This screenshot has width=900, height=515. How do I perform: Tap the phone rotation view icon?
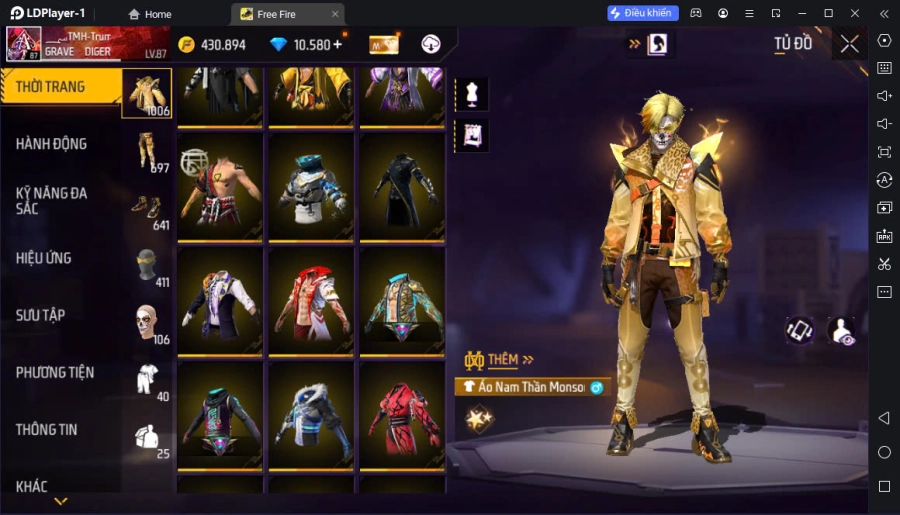(799, 332)
